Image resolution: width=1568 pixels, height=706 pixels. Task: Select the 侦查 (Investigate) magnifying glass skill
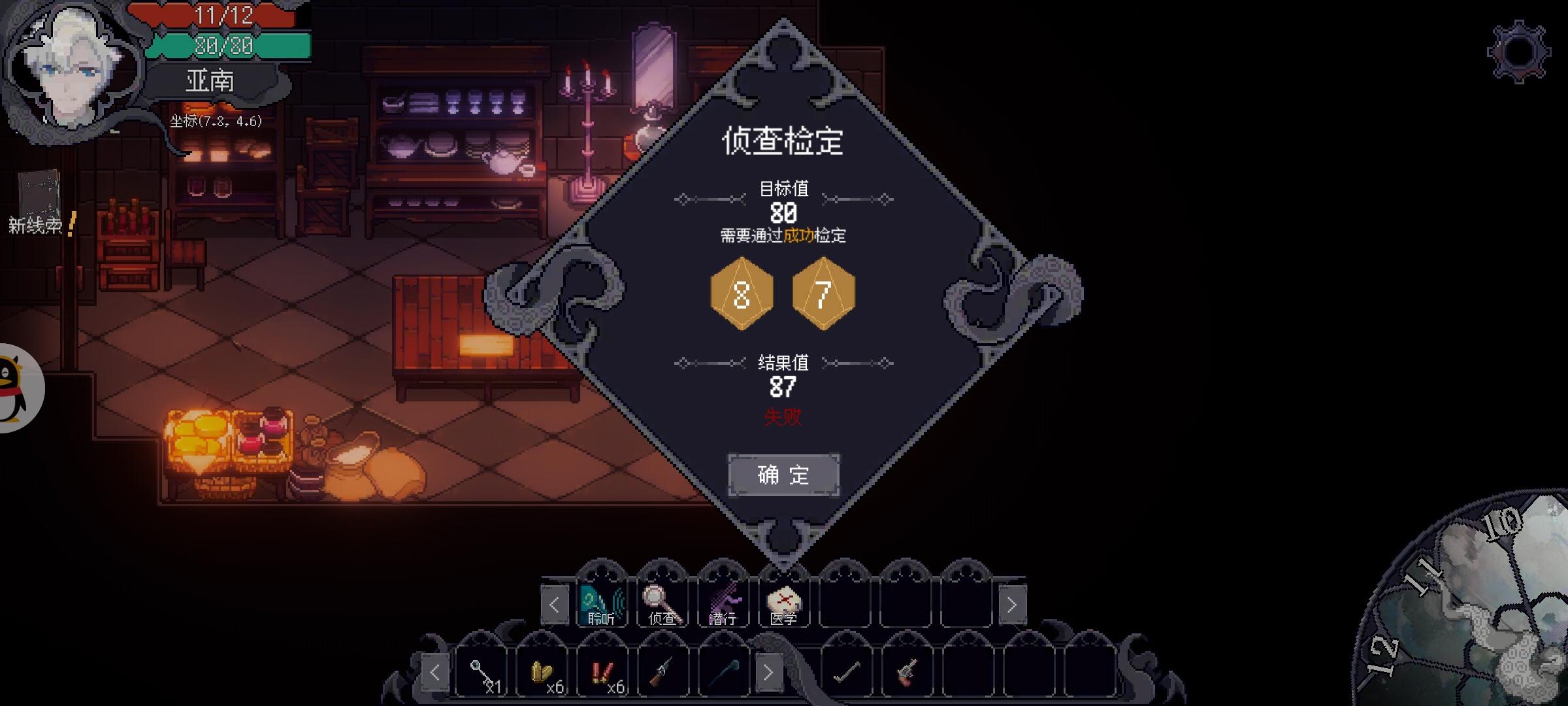[661, 605]
